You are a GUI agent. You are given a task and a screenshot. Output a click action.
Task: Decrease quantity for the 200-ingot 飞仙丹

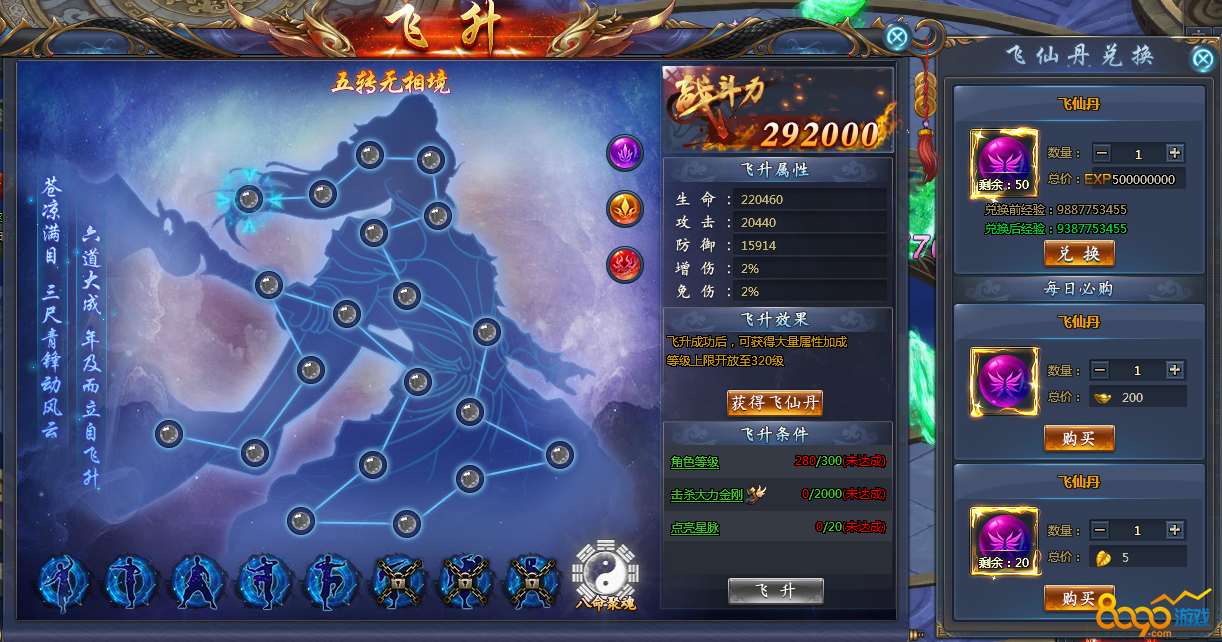[x=1101, y=370]
